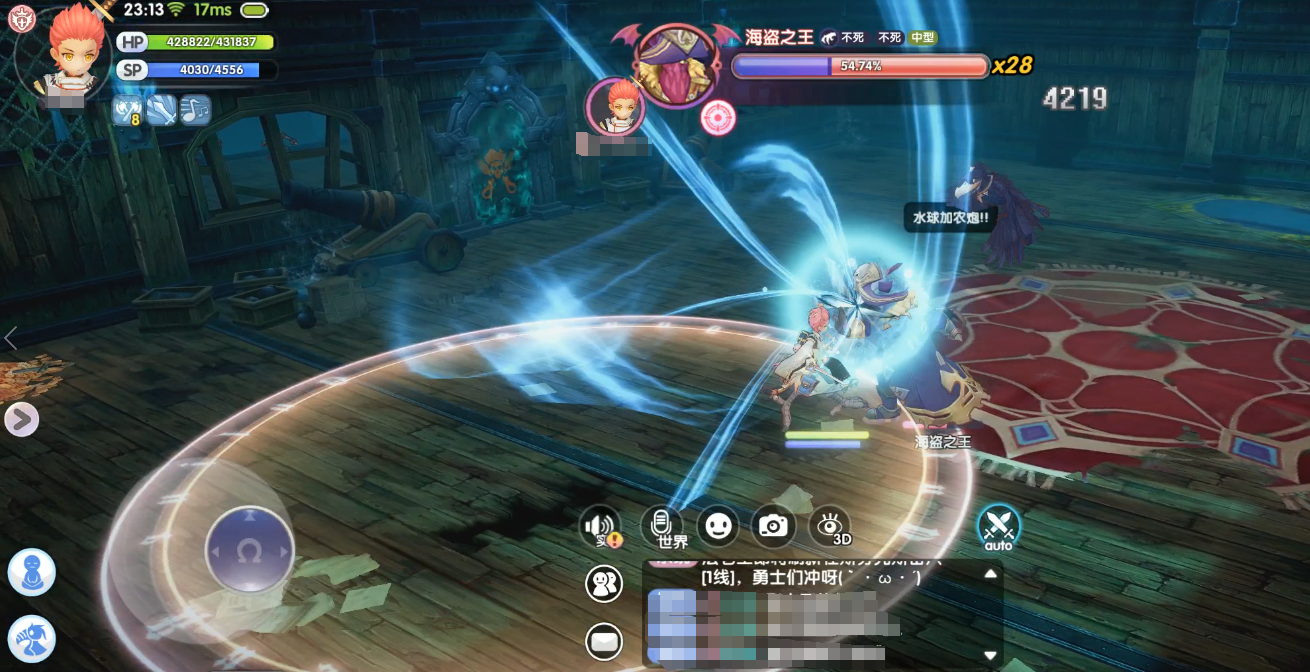Open the emoji smiley face panel

pos(717,525)
